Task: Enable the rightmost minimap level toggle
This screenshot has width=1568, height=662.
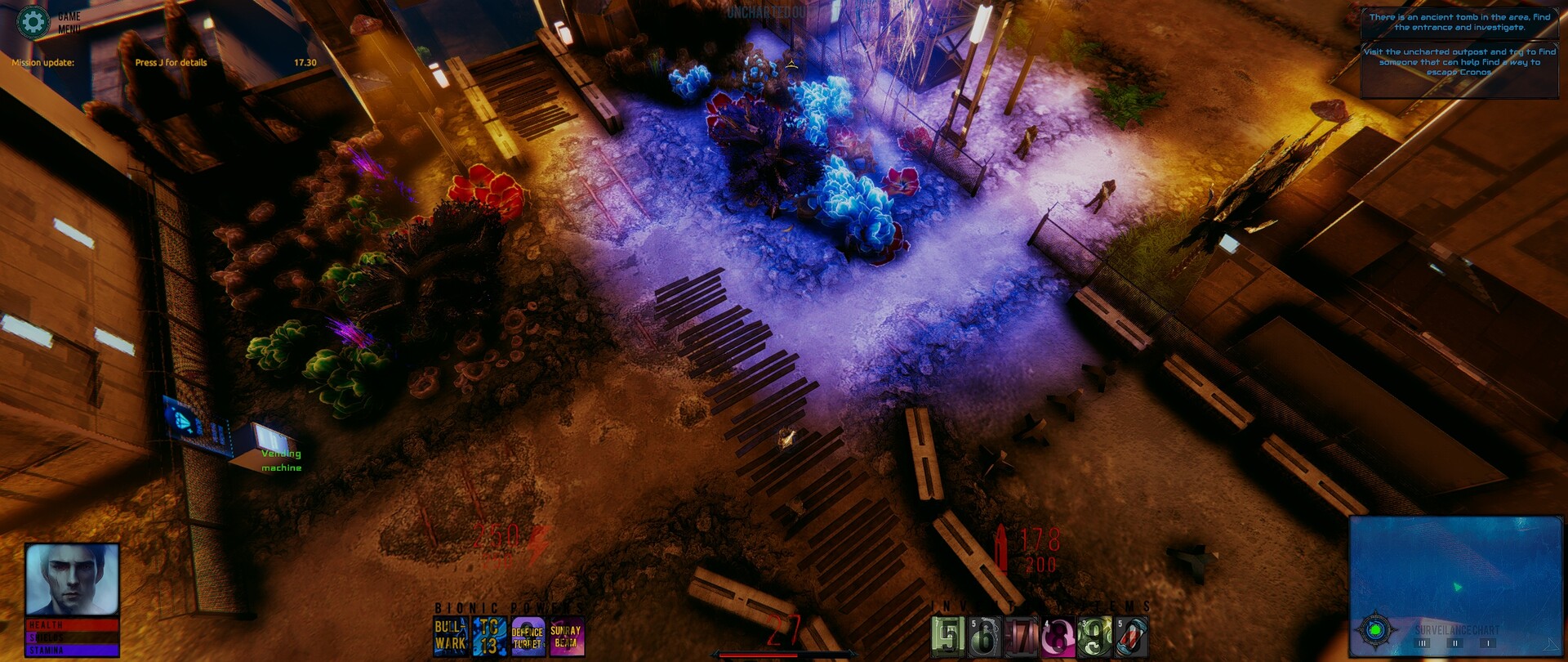Action: [x=1489, y=644]
